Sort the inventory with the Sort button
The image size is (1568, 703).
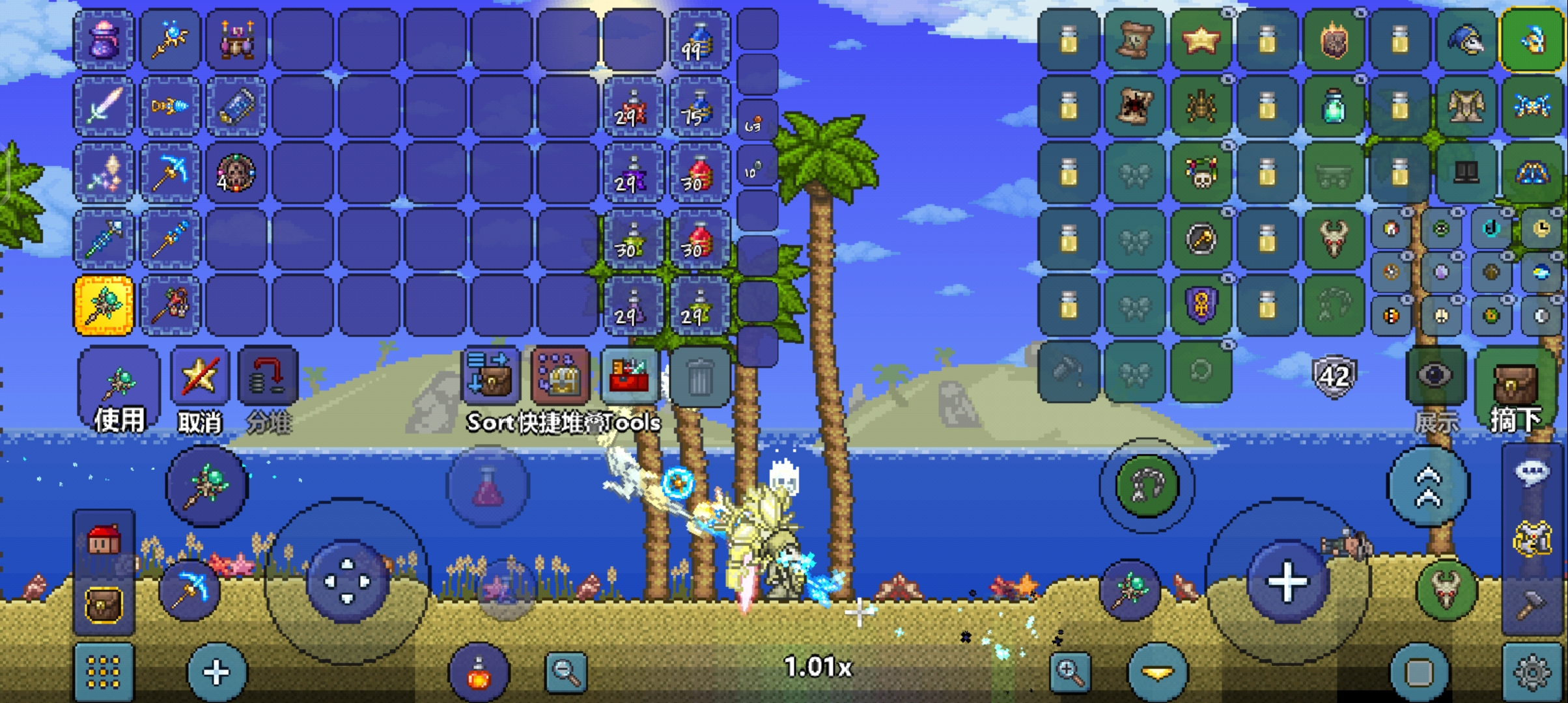[x=489, y=376]
